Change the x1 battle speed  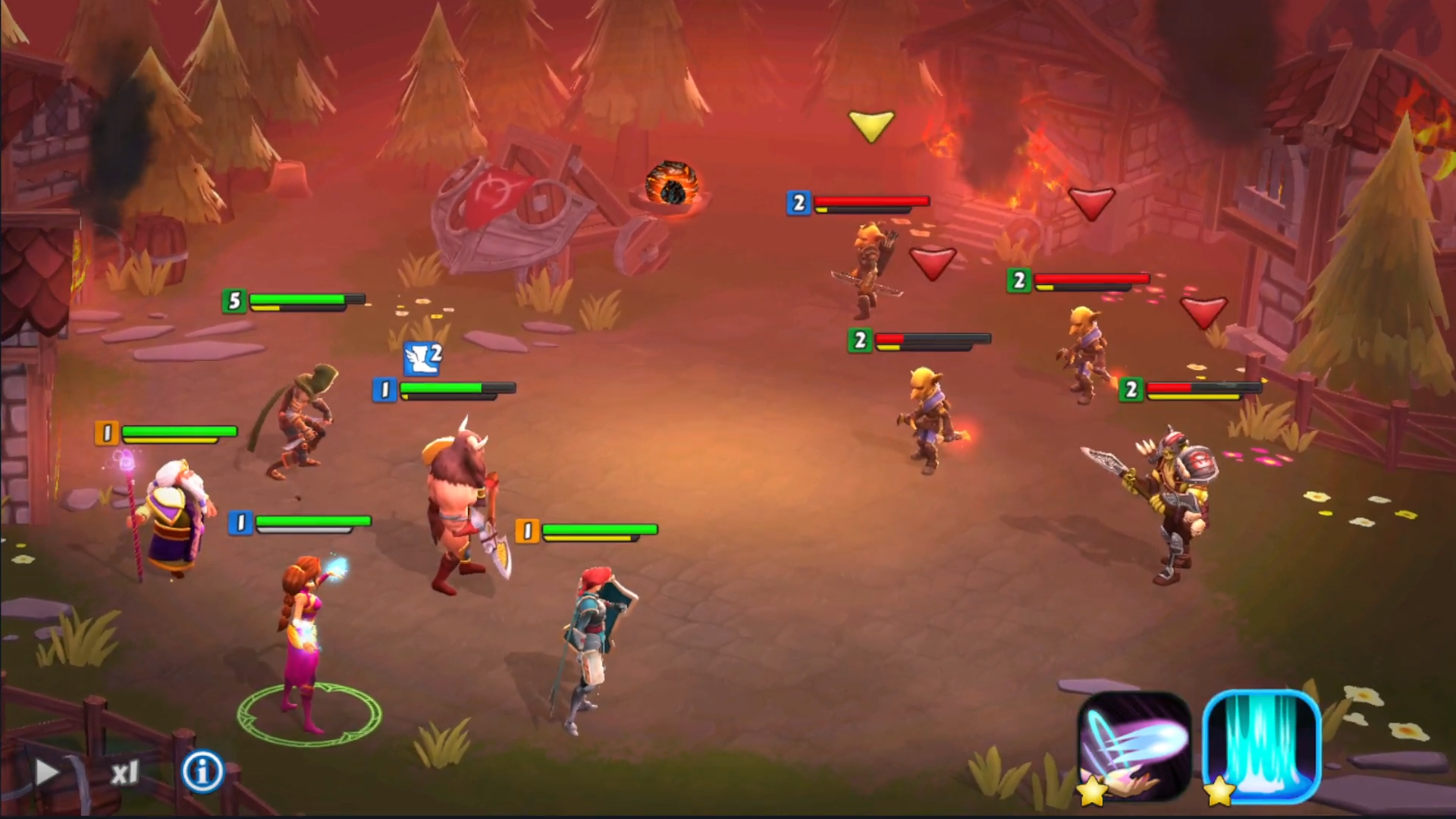tap(125, 773)
